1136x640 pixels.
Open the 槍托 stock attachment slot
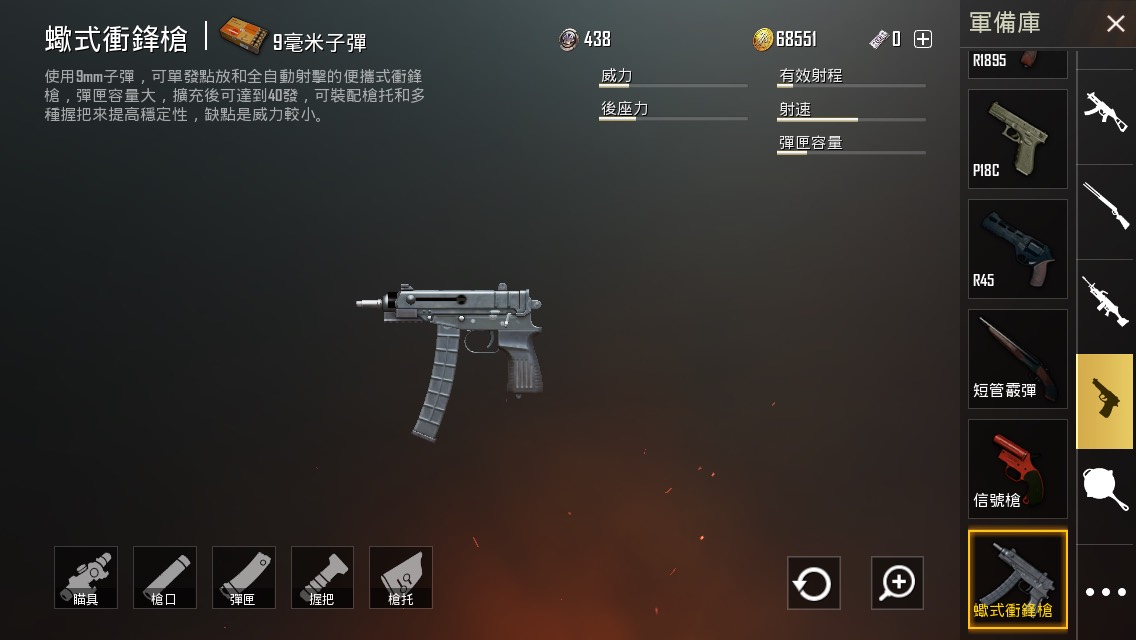(x=401, y=577)
